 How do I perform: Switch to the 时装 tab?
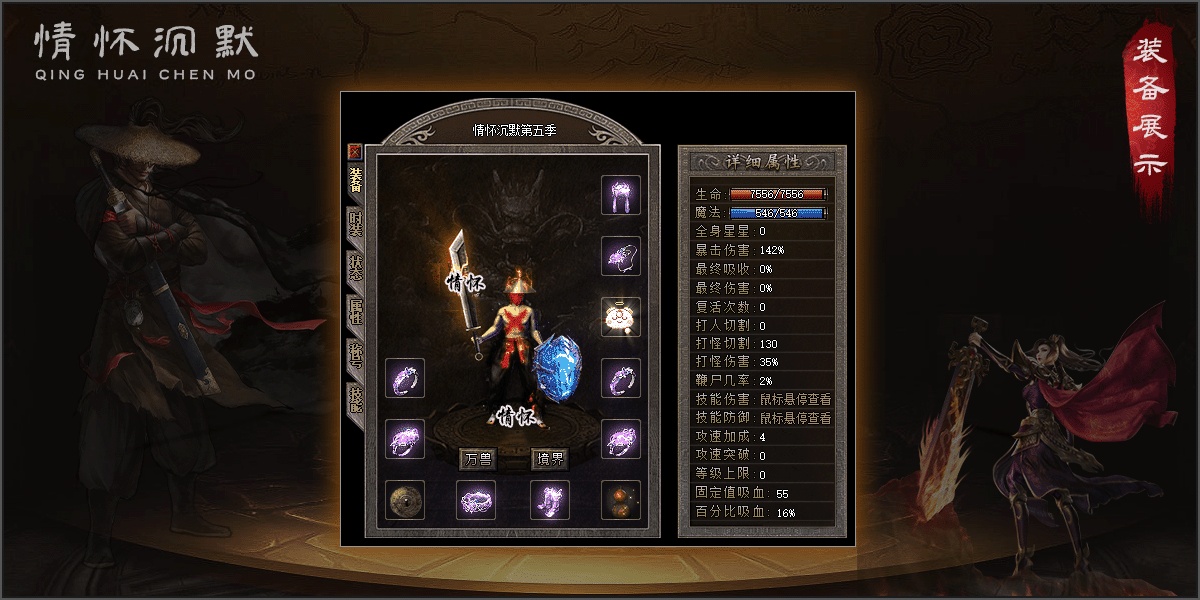click(x=355, y=223)
